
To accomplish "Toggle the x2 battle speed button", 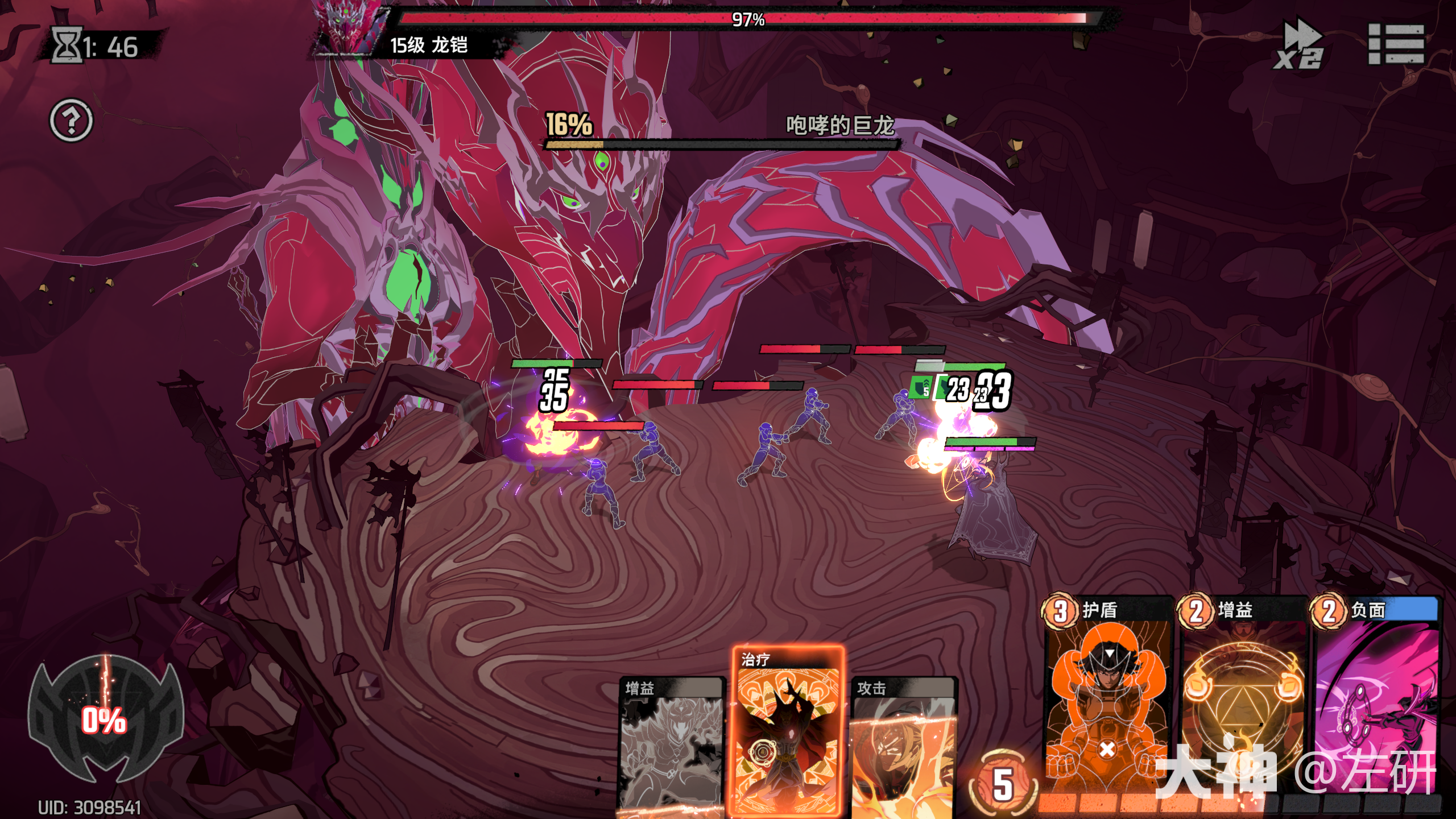I will pos(1299,44).
